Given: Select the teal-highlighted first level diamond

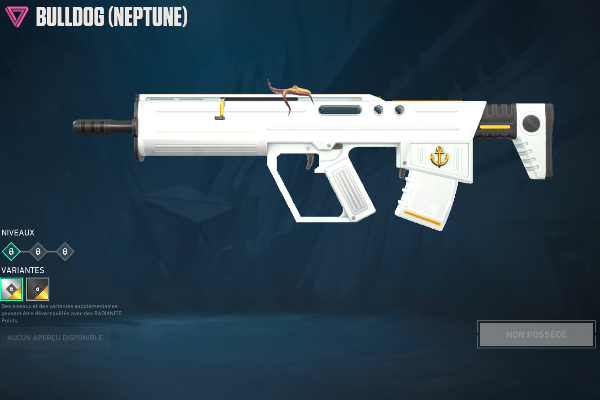Looking at the screenshot, I should click(x=11, y=251).
